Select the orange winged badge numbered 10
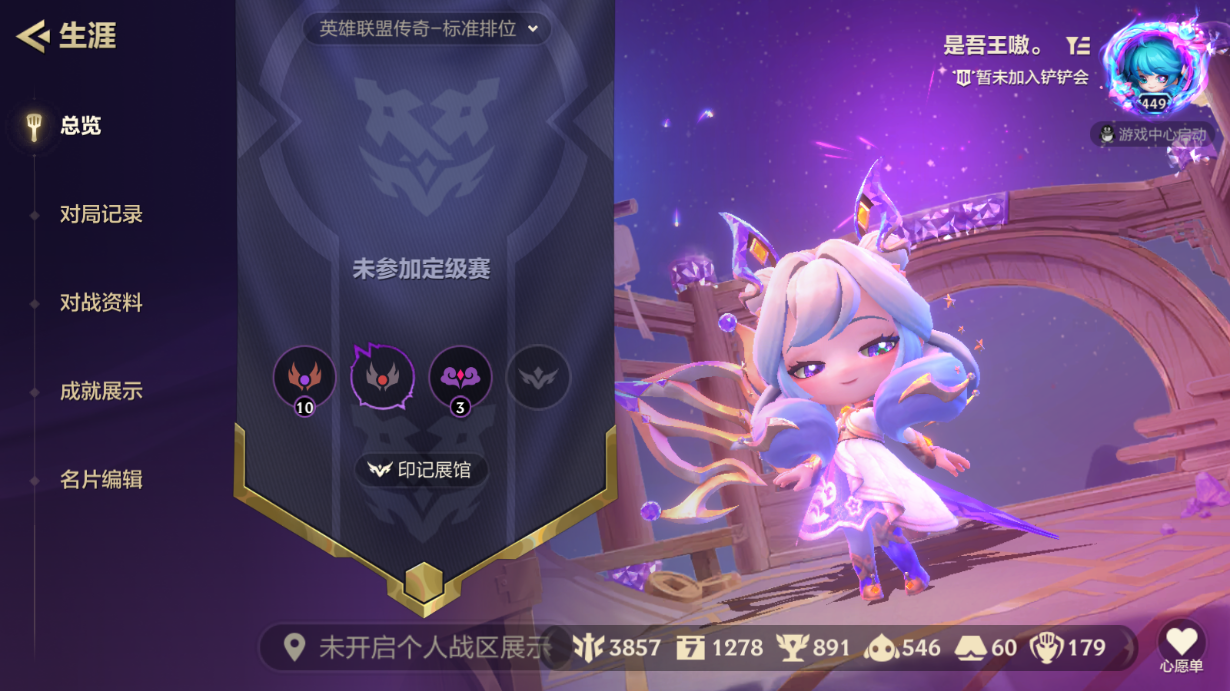1230x691 pixels. pos(304,378)
